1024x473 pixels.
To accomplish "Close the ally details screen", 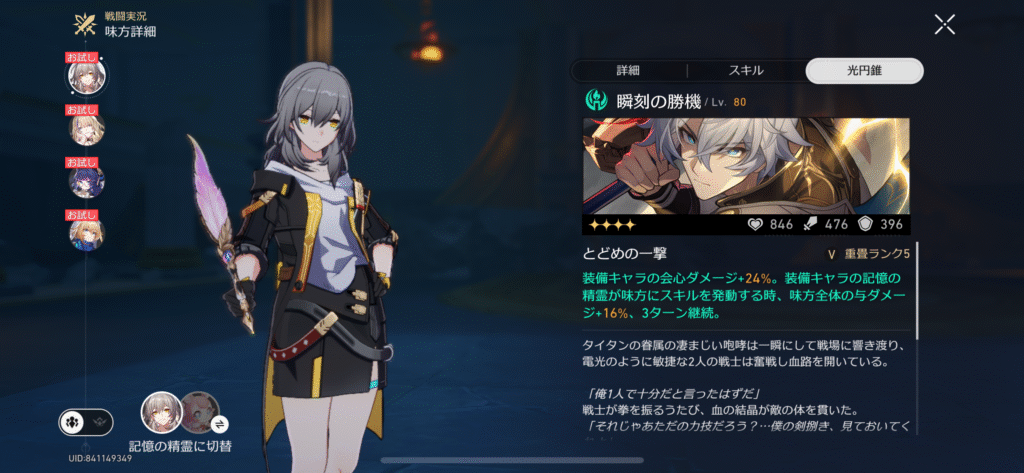I will [944, 25].
